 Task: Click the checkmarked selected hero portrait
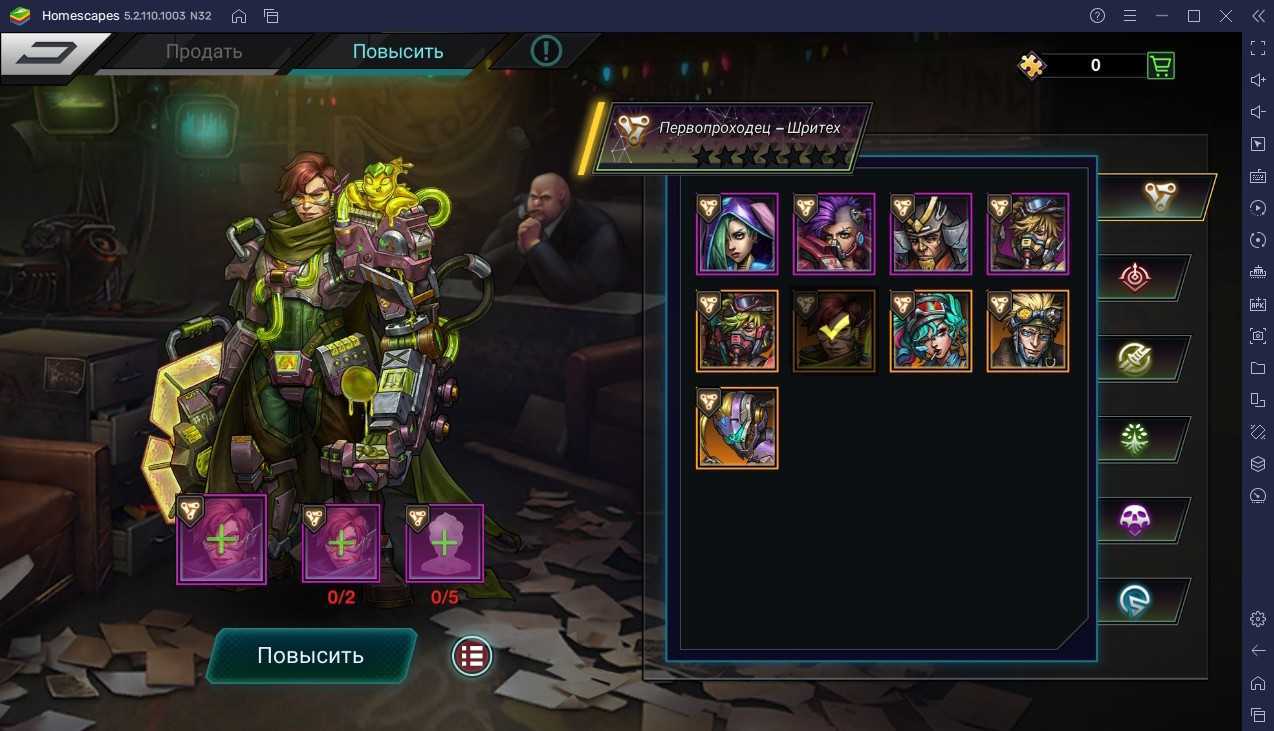click(x=834, y=331)
